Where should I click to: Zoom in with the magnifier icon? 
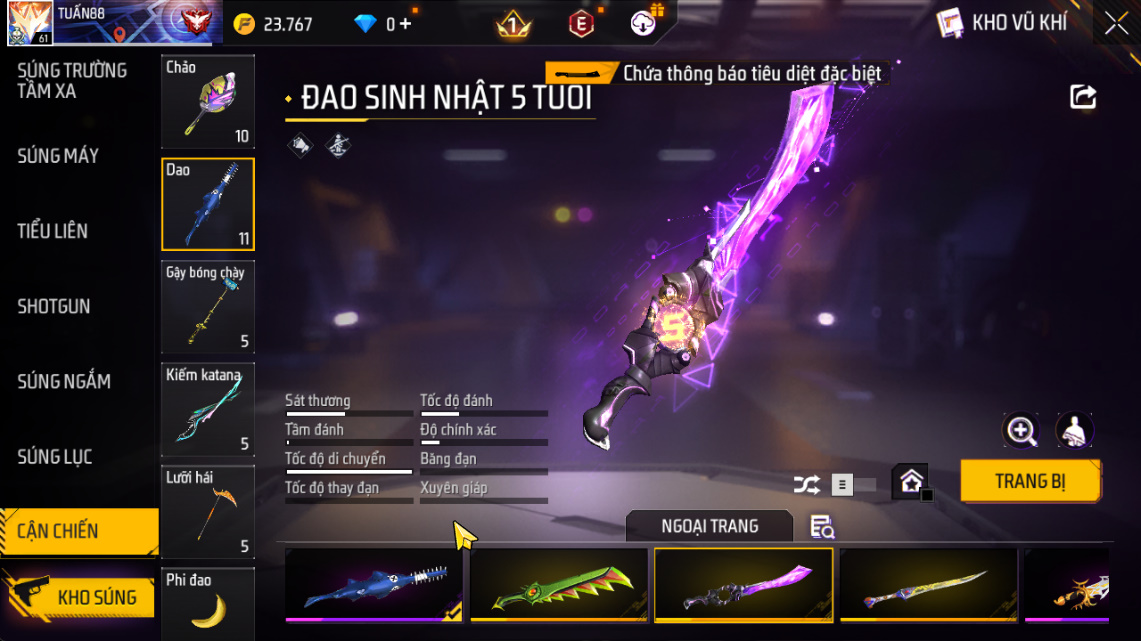click(1021, 431)
